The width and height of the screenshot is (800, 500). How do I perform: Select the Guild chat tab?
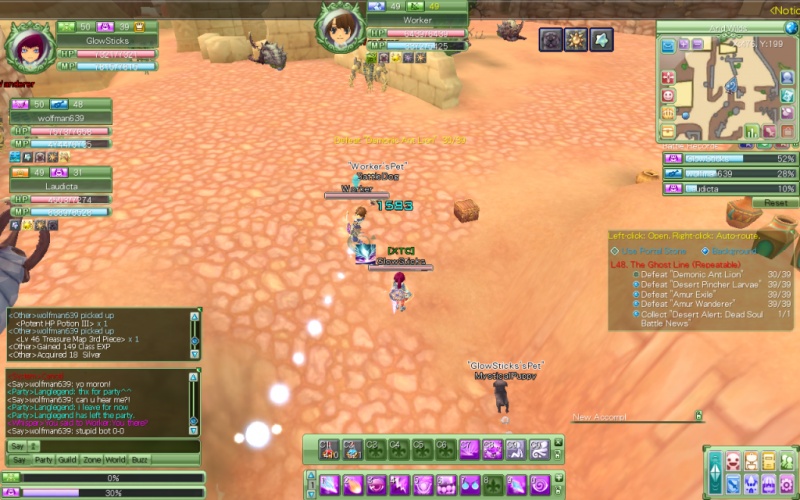click(x=69, y=460)
